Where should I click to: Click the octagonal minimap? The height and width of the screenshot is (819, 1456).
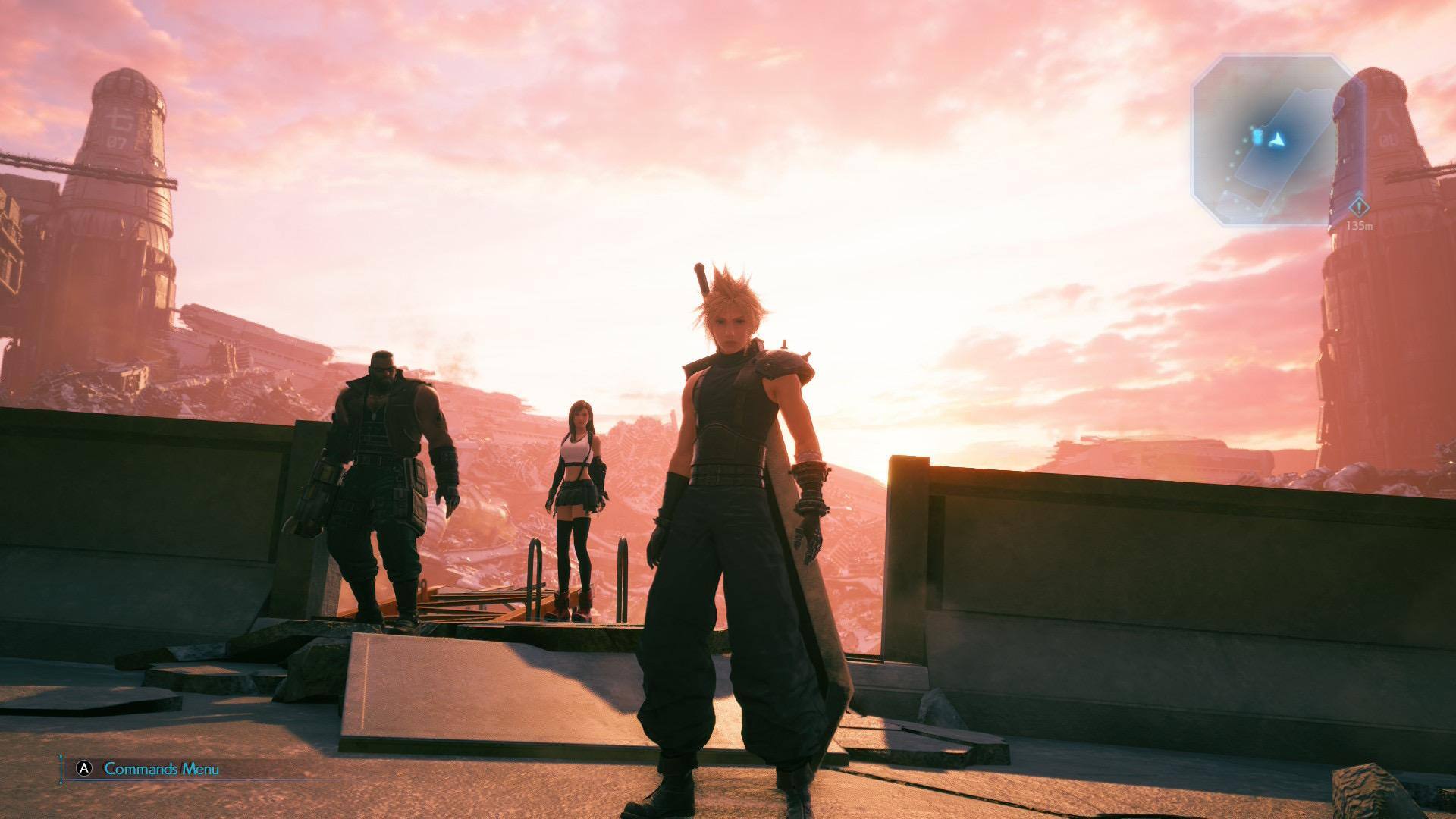pyautogui.click(x=1272, y=140)
